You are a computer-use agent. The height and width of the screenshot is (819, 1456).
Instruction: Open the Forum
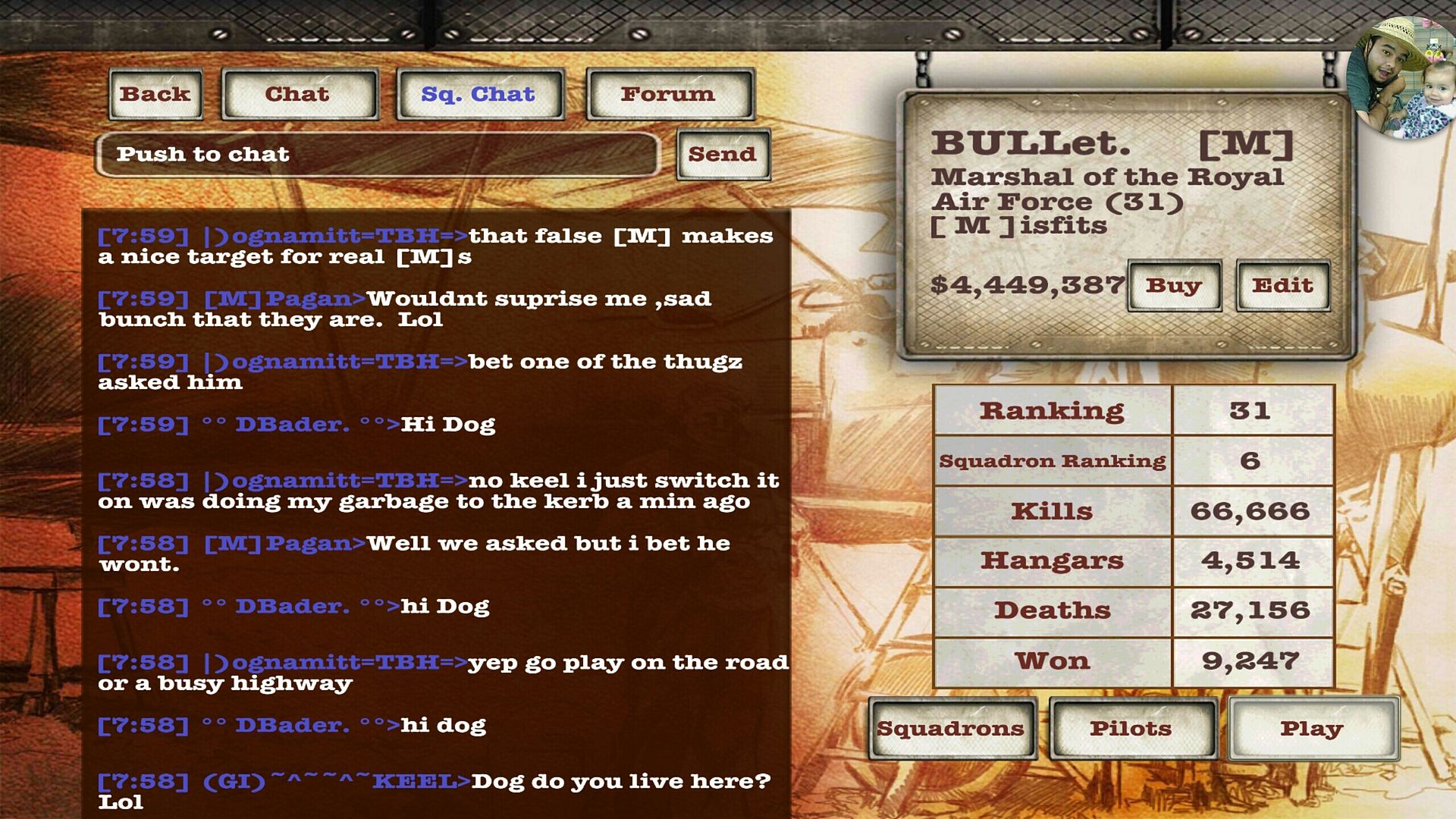[x=669, y=94]
